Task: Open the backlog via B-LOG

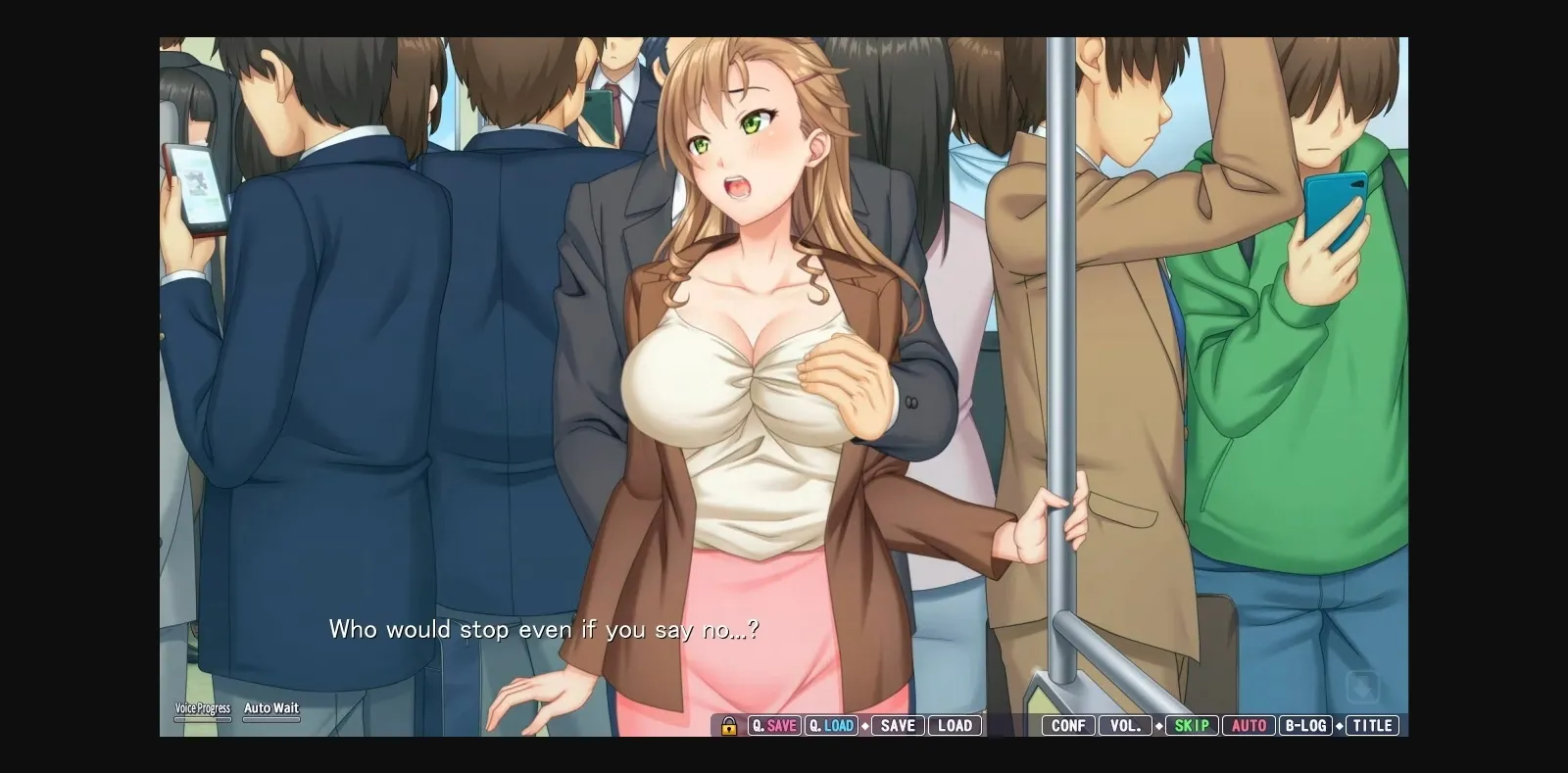Action: pos(1305,726)
